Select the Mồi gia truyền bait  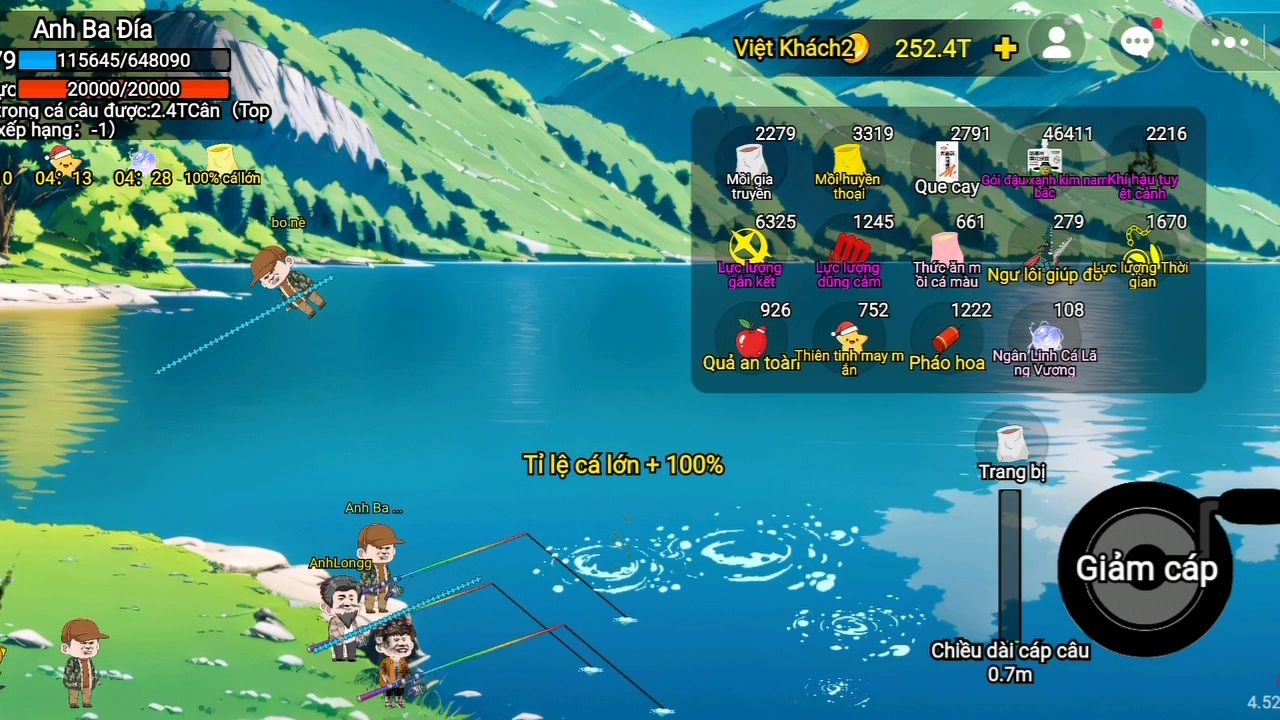pos(750,164)
